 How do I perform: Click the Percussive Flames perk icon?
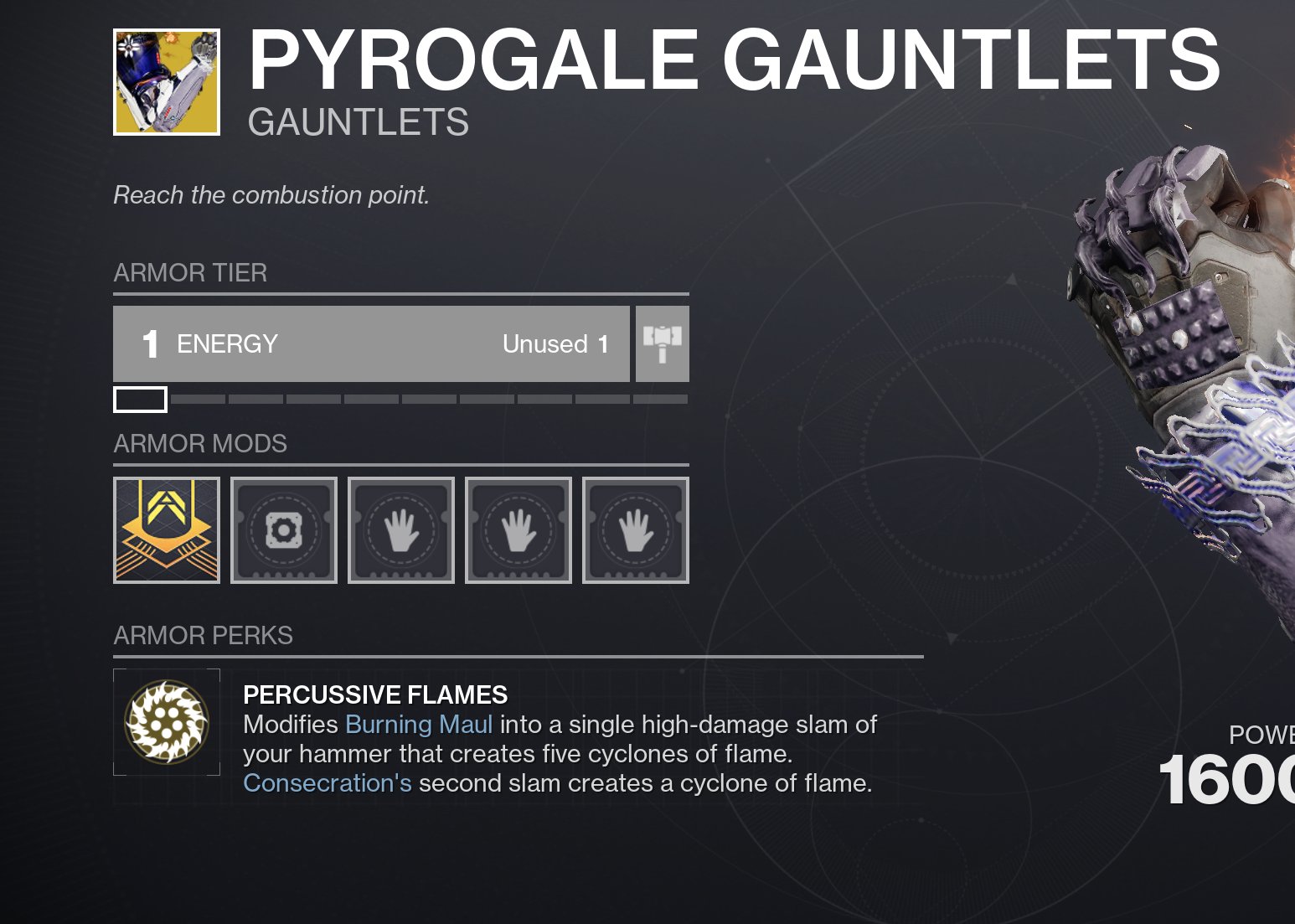click(x=166, y=722)
